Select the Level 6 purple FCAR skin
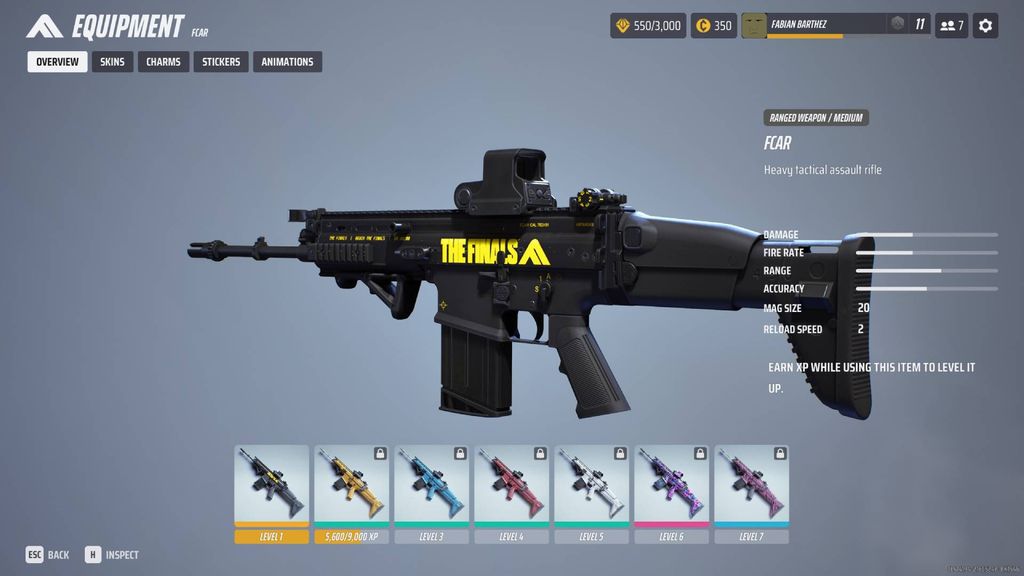 (x=672, y=485)
